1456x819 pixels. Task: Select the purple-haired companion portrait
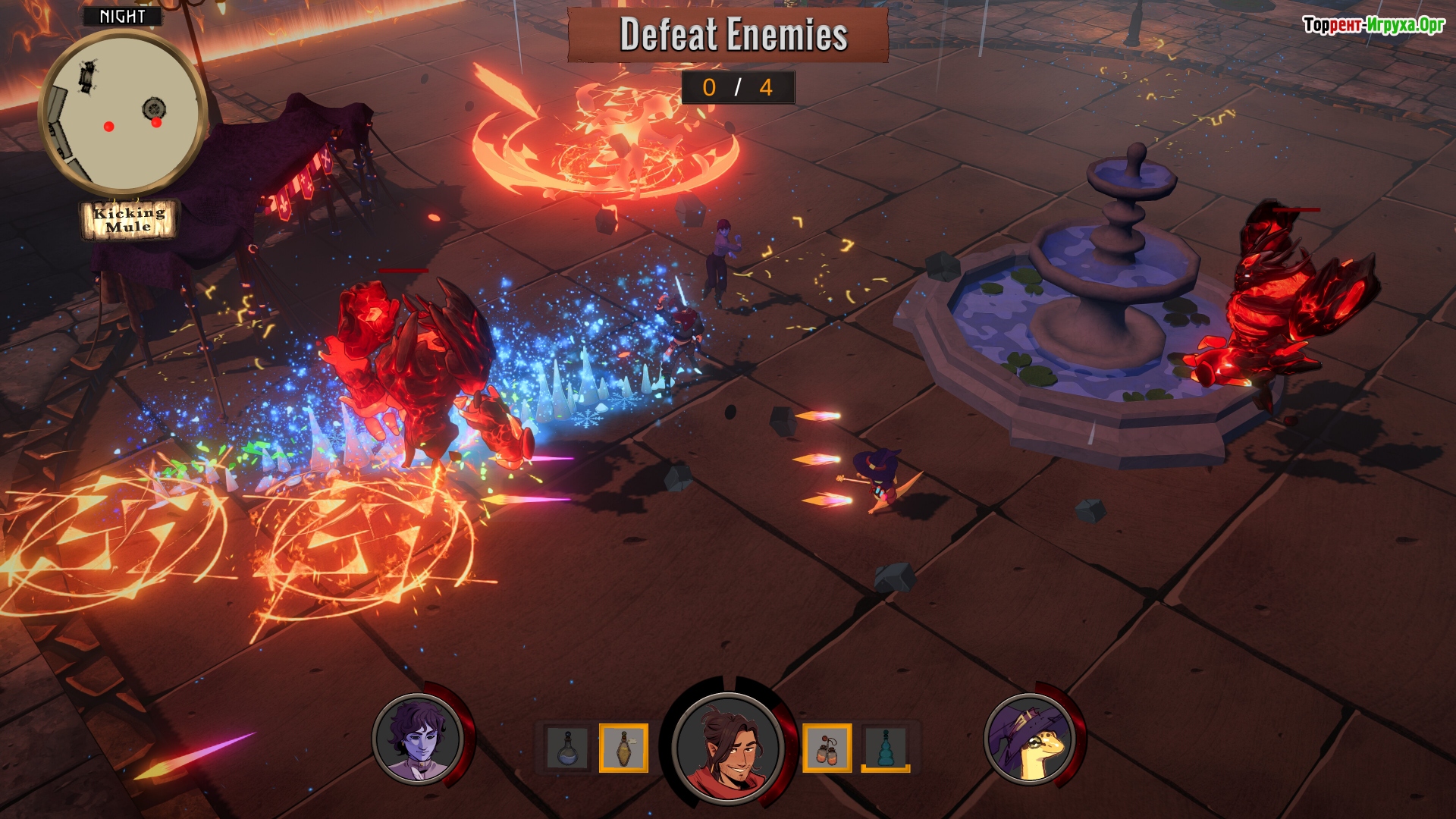pyautogui.click(x=419, y=739)
